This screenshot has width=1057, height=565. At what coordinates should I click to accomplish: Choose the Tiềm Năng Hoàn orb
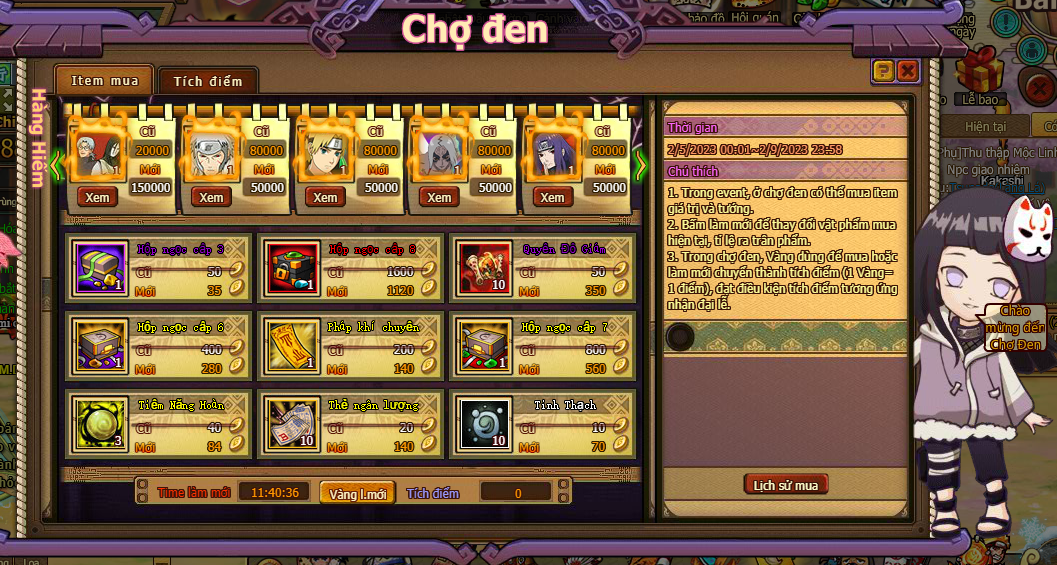click(x=102, y=422)
